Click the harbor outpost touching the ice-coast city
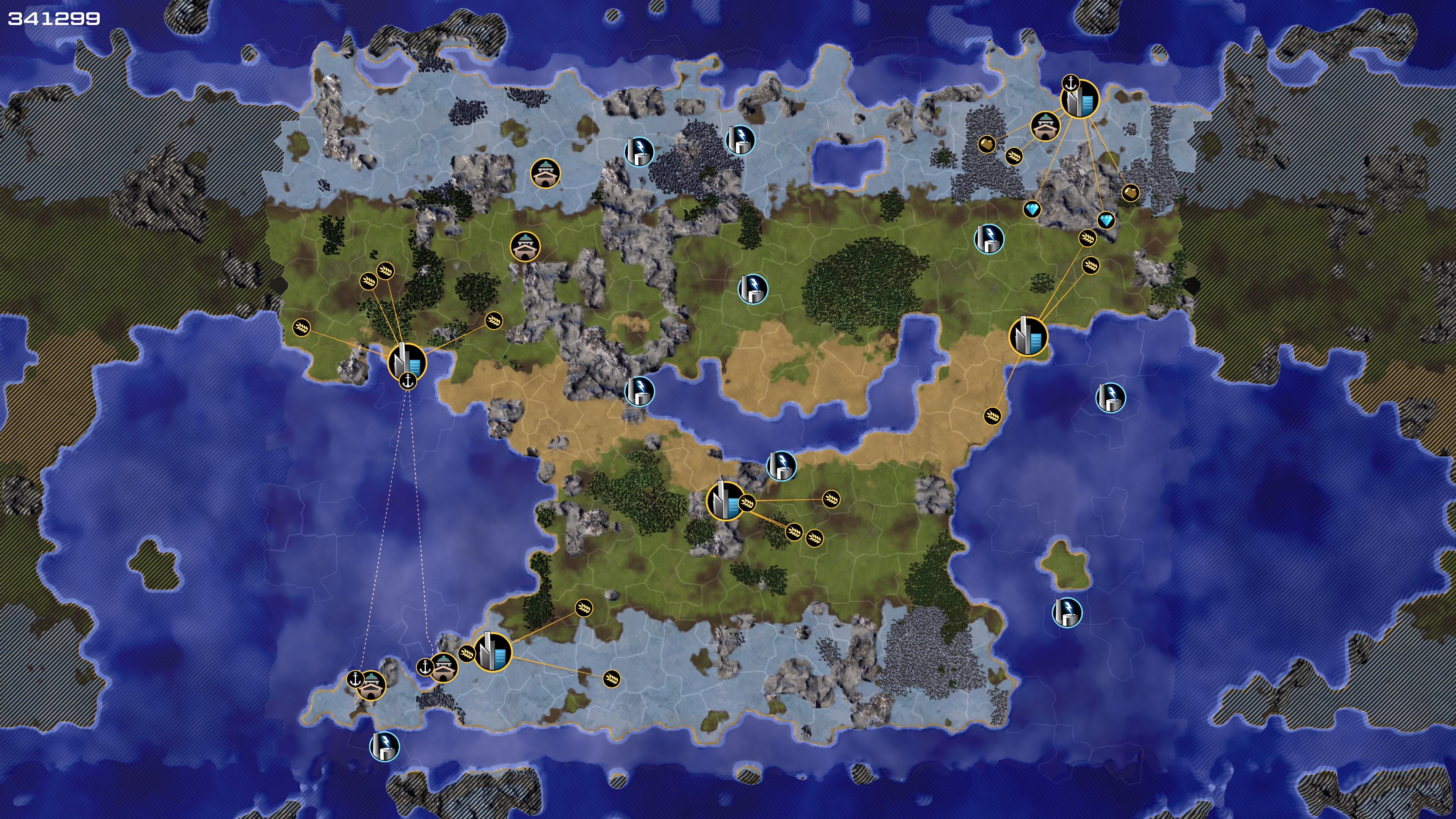1456x819 pixels. pyautogui.click(x=444, y=668)
